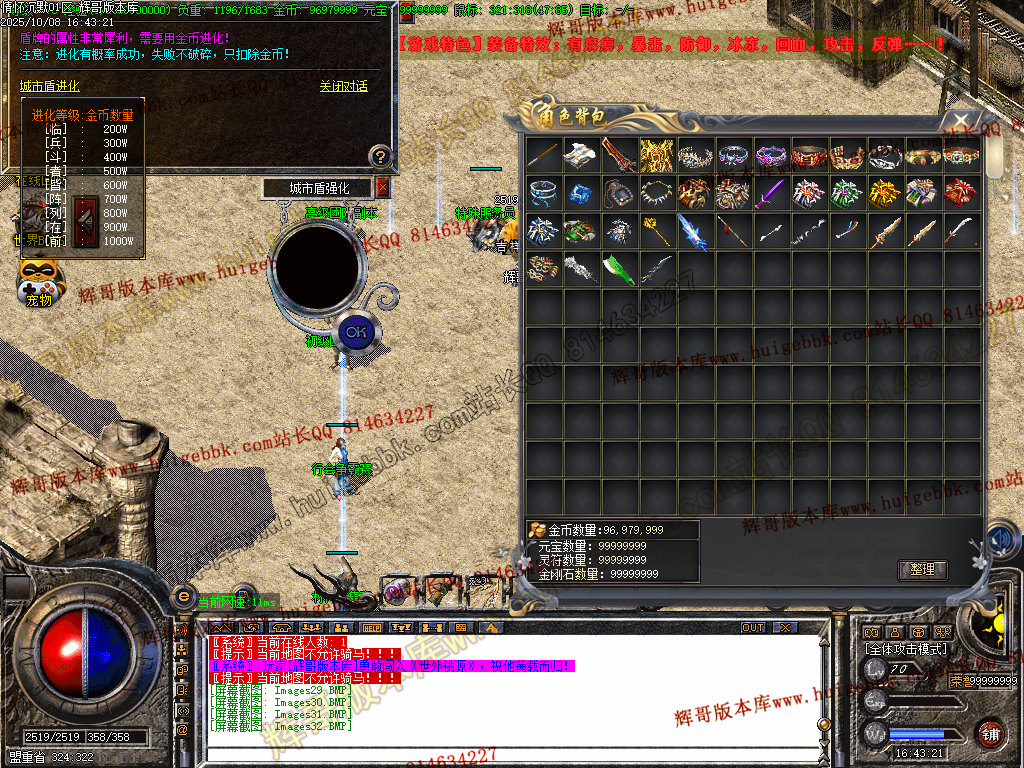
Task: Click the 关闭对话 close dialogue link
Action: (x=343, y=87)
